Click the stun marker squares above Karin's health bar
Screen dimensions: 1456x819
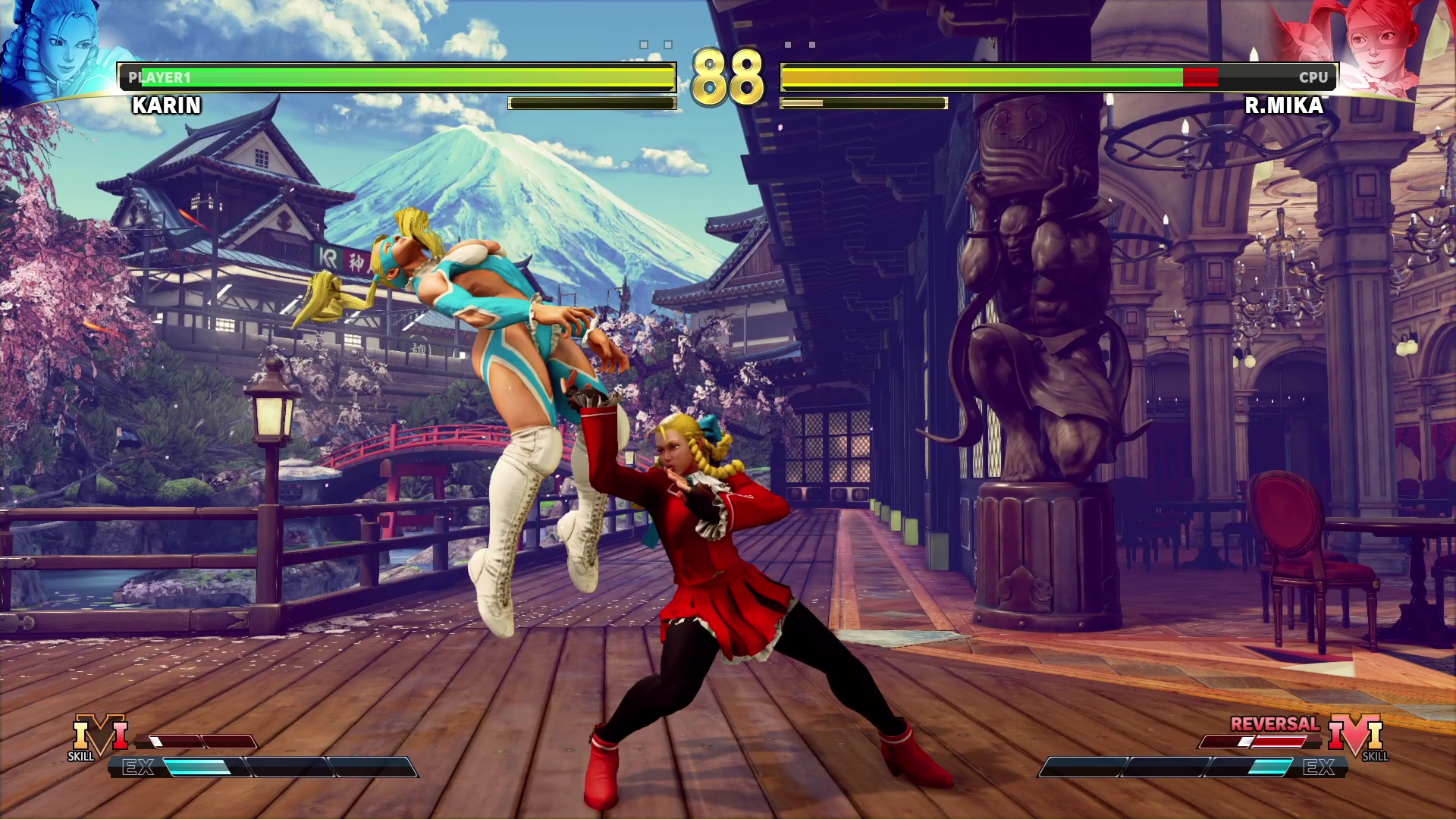coord(656,45)
